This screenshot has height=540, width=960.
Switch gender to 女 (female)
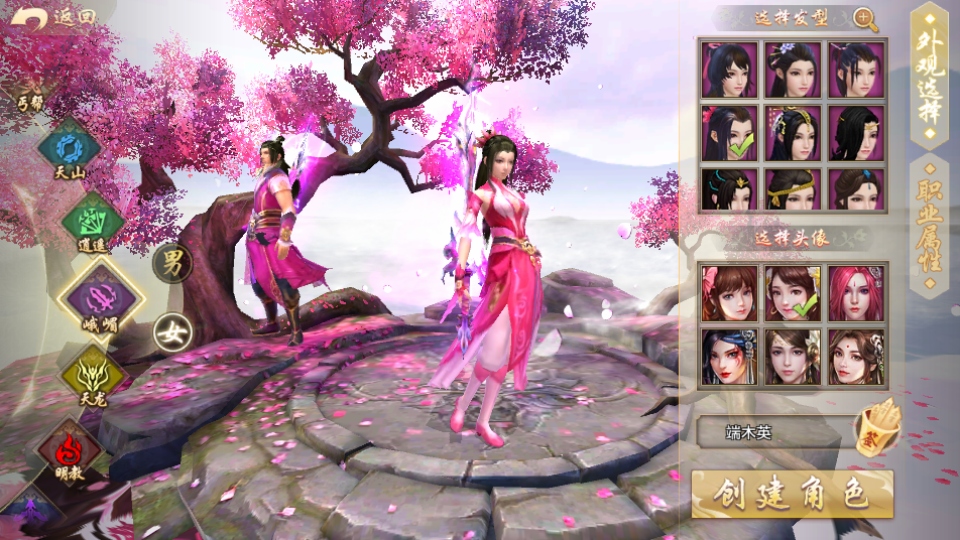pos(173,333)
